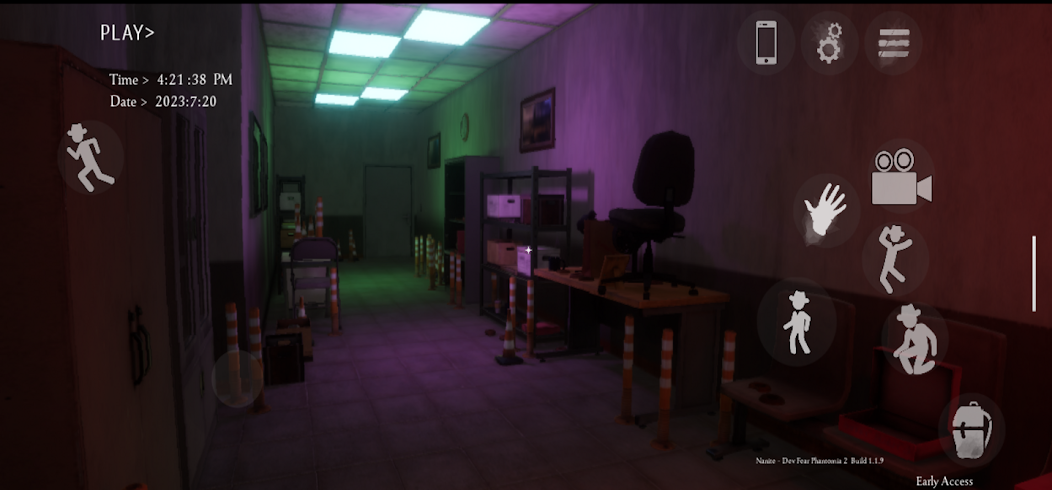1052x490 pixels.
Task: Tap the jumping figure button
Action: pos(895,258)
